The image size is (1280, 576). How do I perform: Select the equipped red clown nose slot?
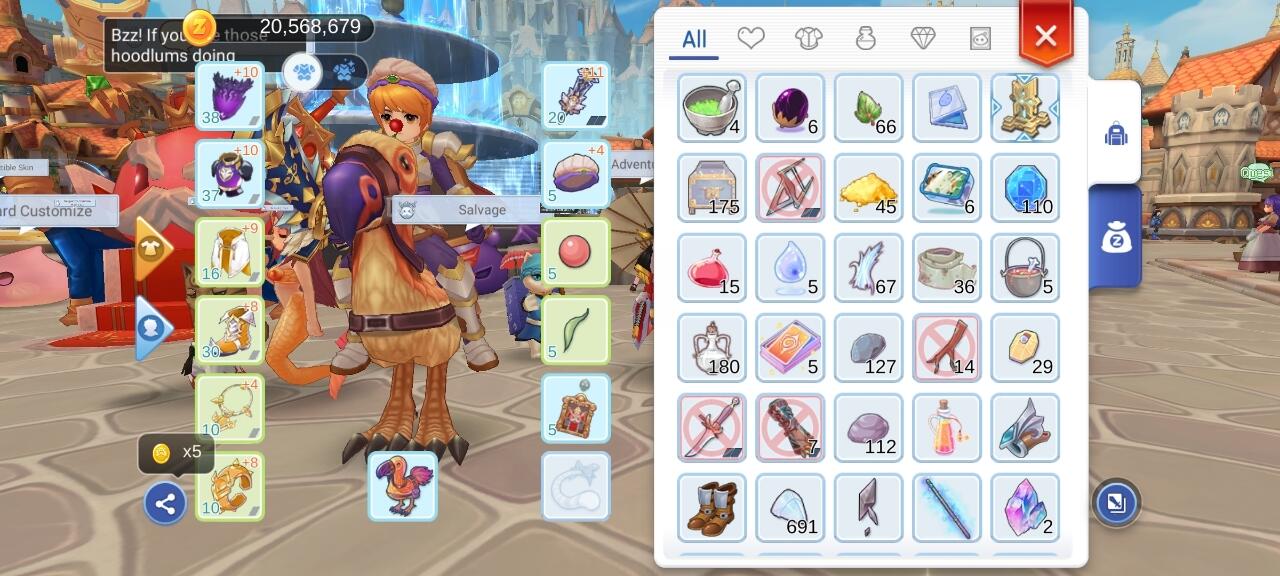click(x=576, y=252)
